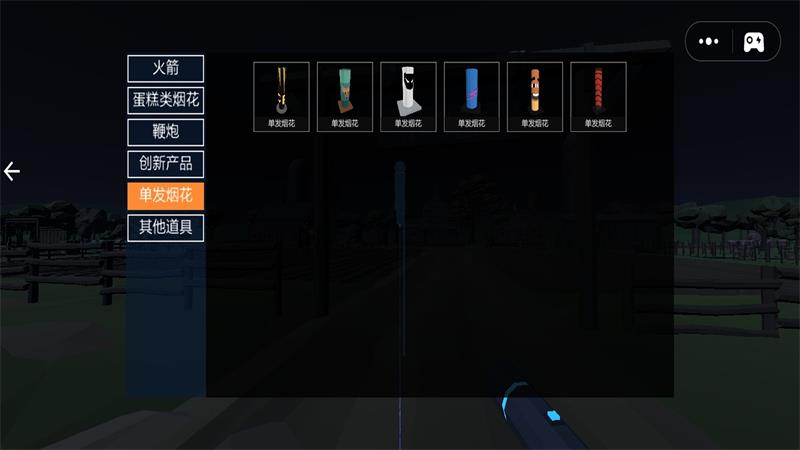
Task: Open the three-dots more options menu
Action: [x=709, y=42]
